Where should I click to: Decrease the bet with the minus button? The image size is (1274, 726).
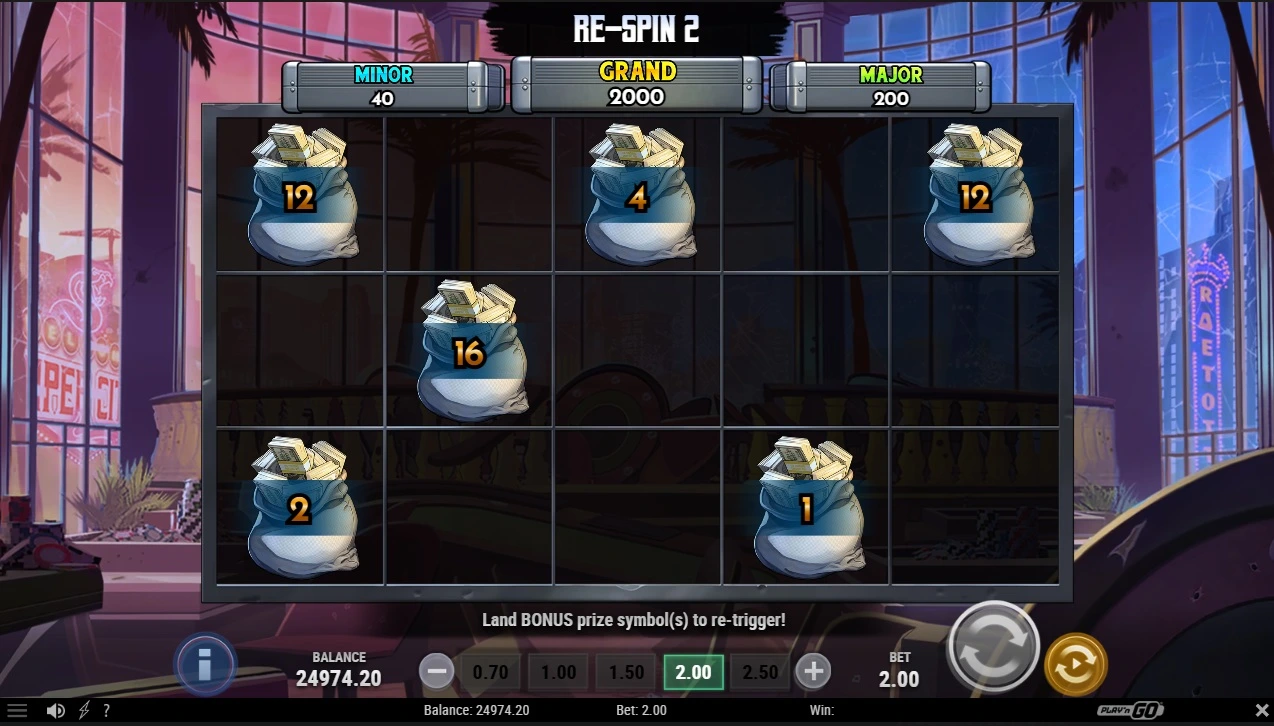(436, 672)
